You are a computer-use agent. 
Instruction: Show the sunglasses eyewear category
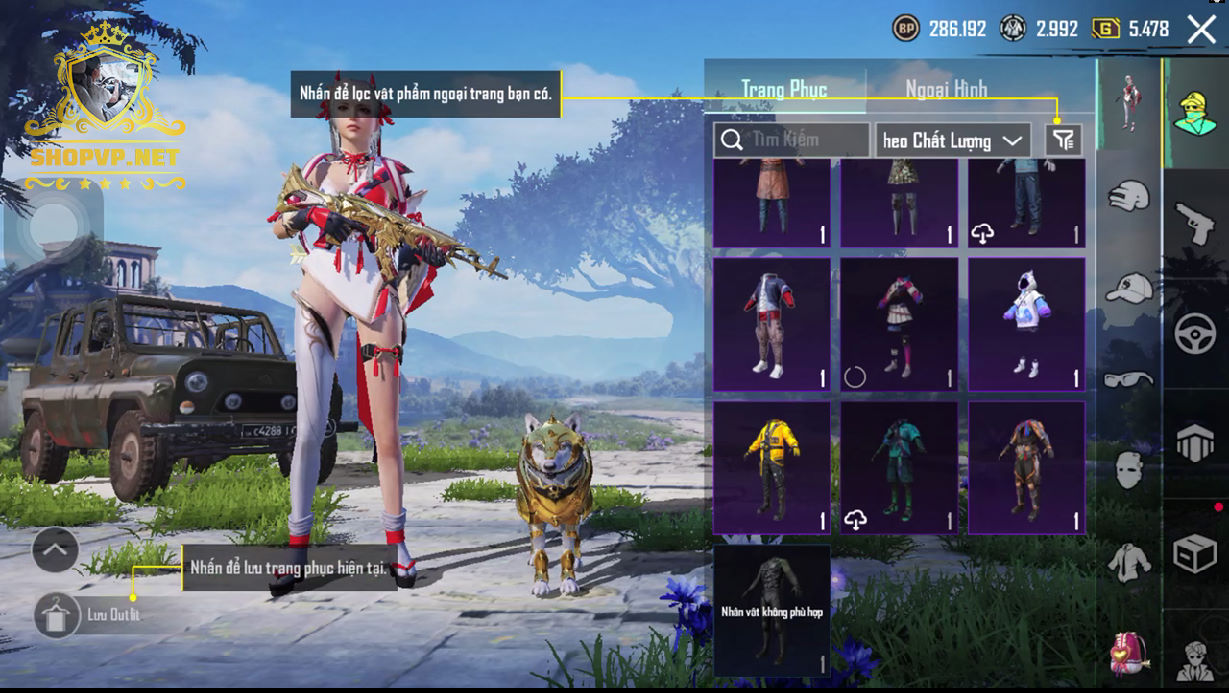point(1129,379)
